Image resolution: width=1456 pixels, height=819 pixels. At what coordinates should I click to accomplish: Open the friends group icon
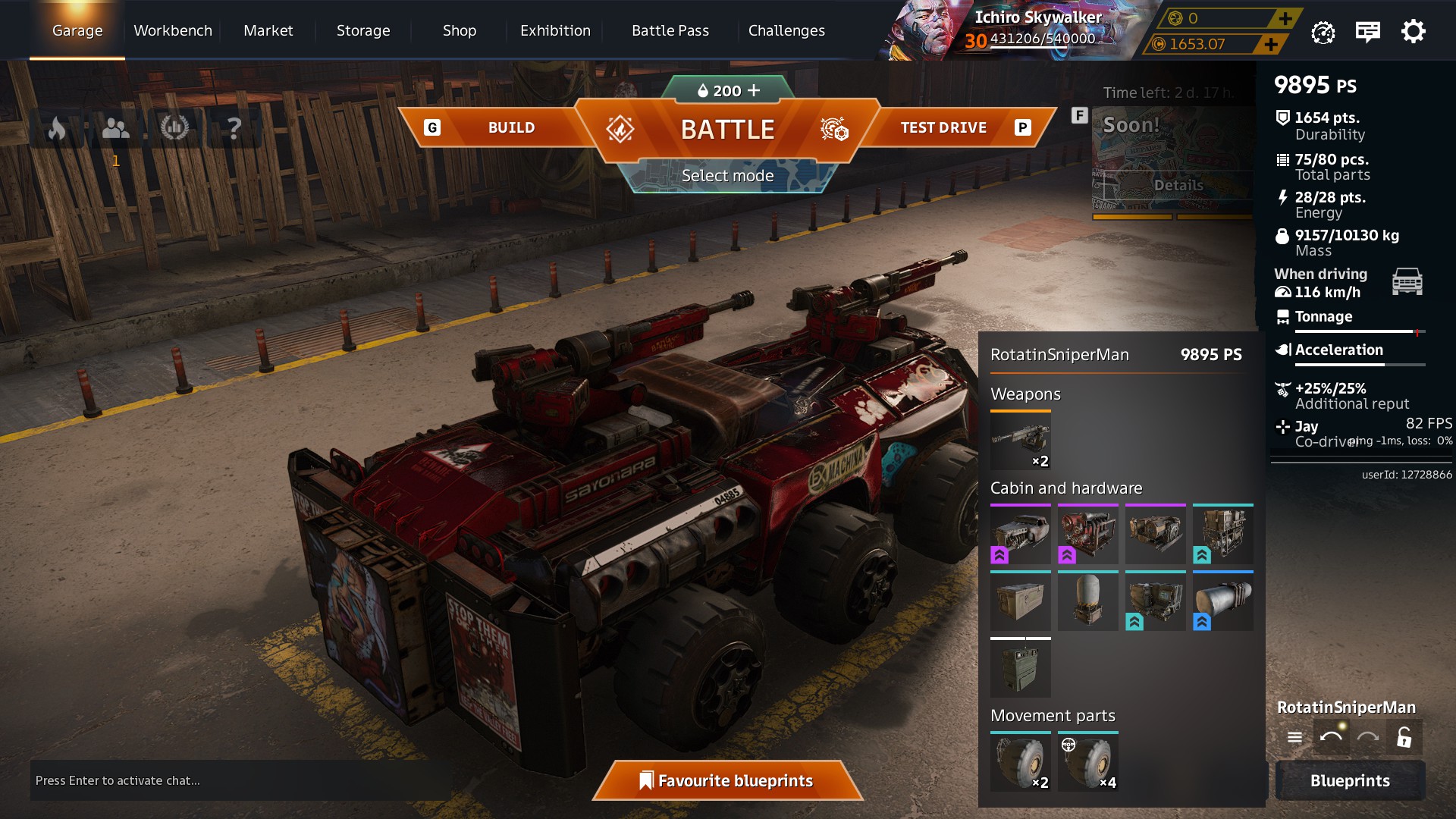pos(115,128)
